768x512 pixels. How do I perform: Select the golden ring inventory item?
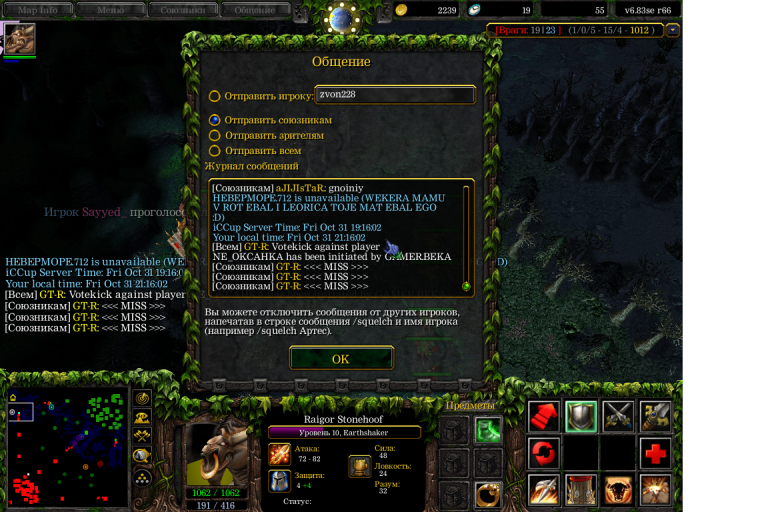pos(488,493)
